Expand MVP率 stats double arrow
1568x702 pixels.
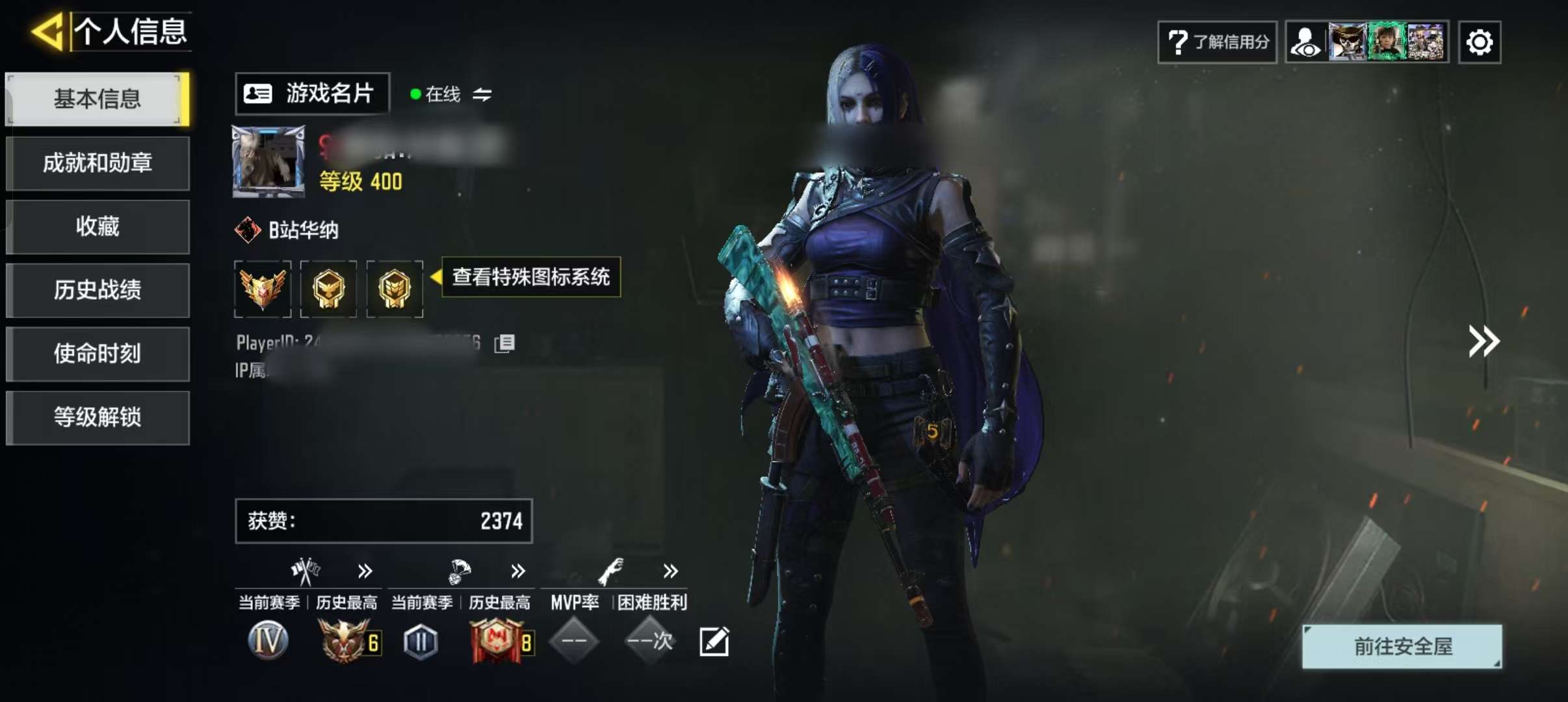click(x=670, y=571)
